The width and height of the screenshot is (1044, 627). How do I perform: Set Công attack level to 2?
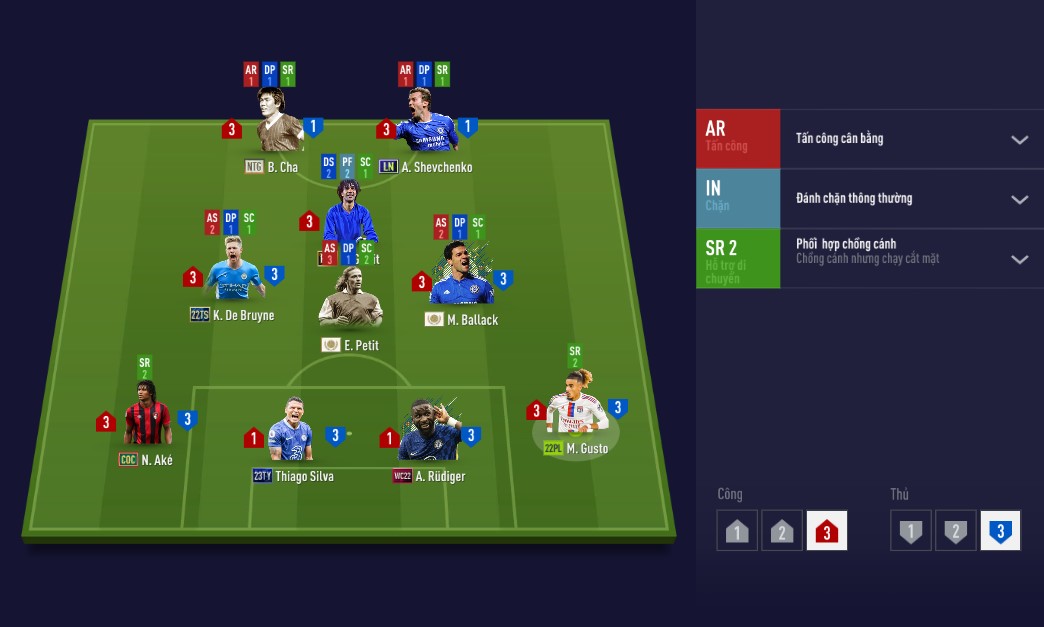(782, 531)
